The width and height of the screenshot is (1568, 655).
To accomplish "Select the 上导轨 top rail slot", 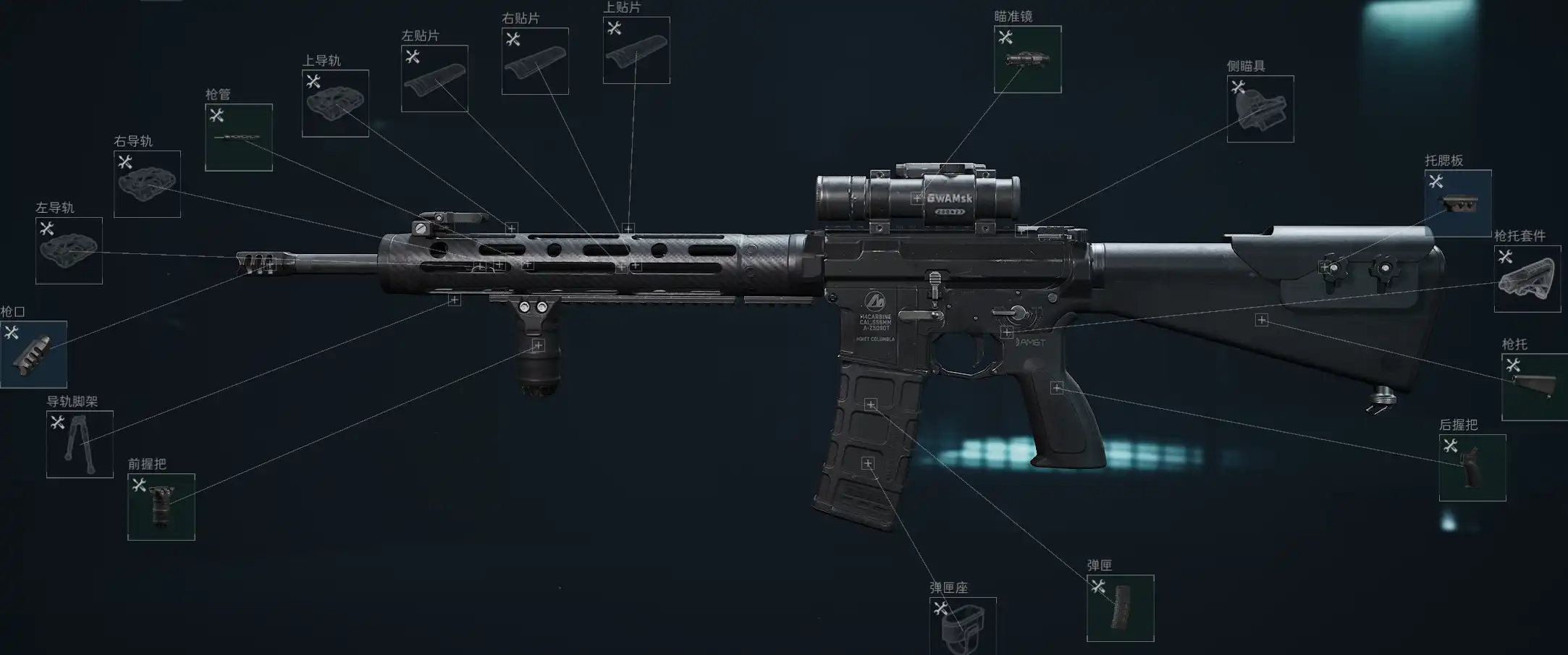I will point(335,103).
